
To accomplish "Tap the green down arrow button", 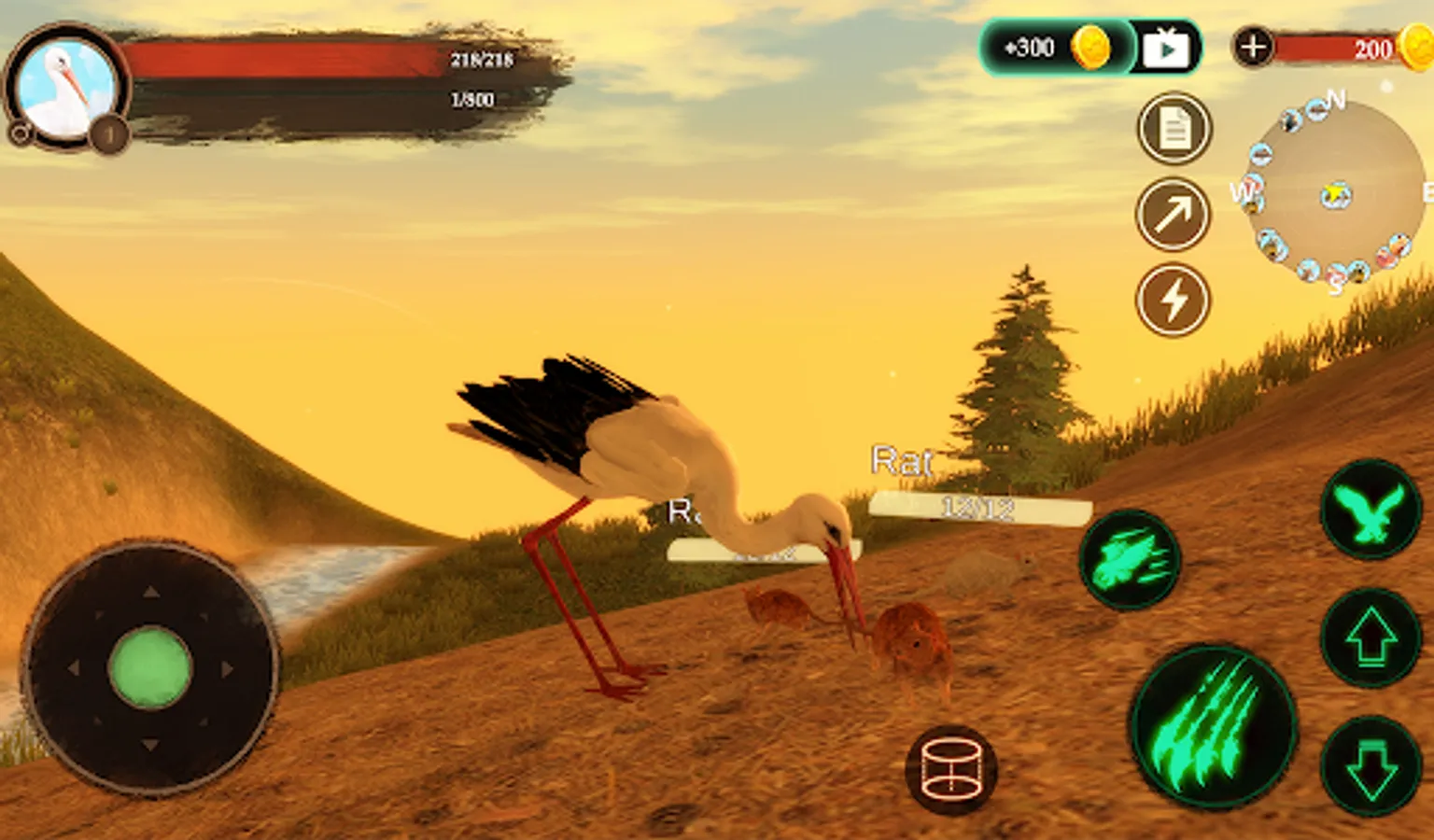I will (1370, 765).
